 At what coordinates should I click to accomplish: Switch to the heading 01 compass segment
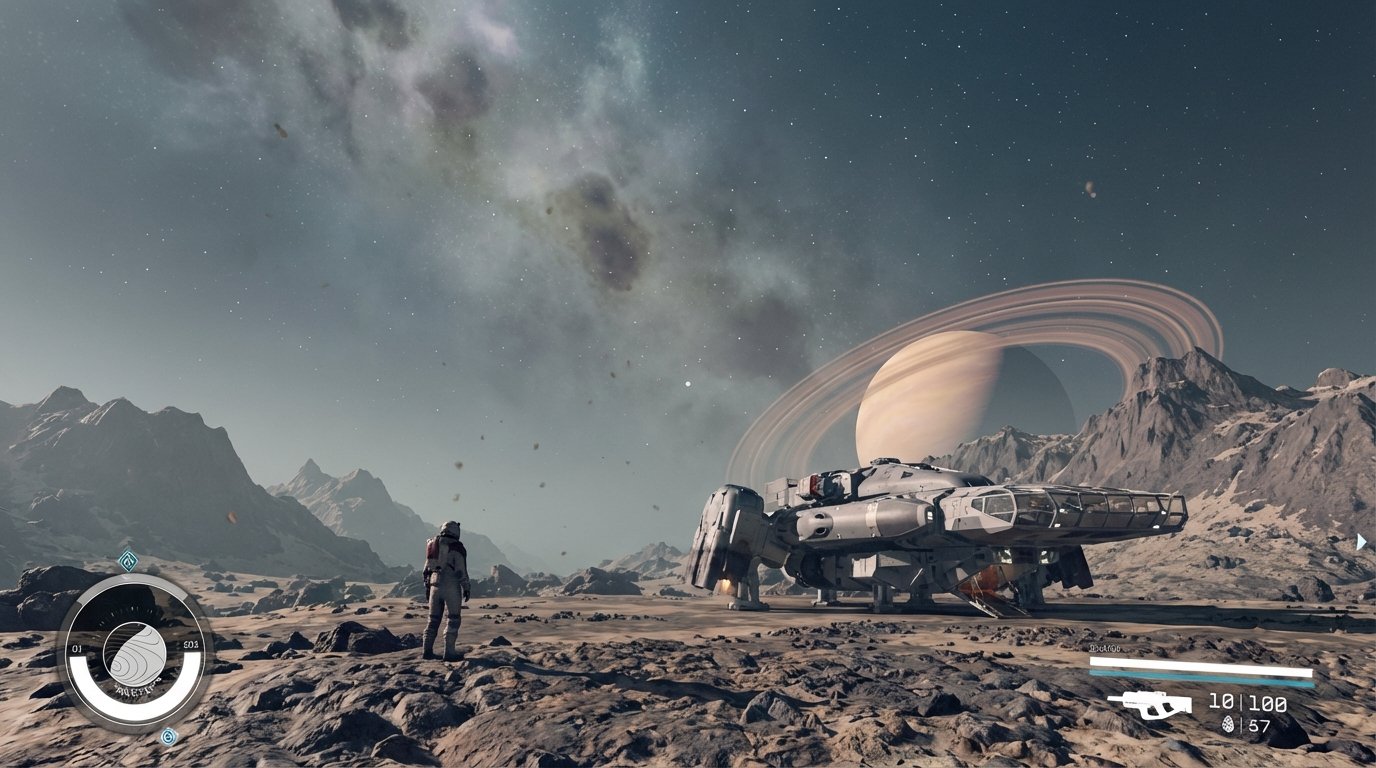point(77,647)
